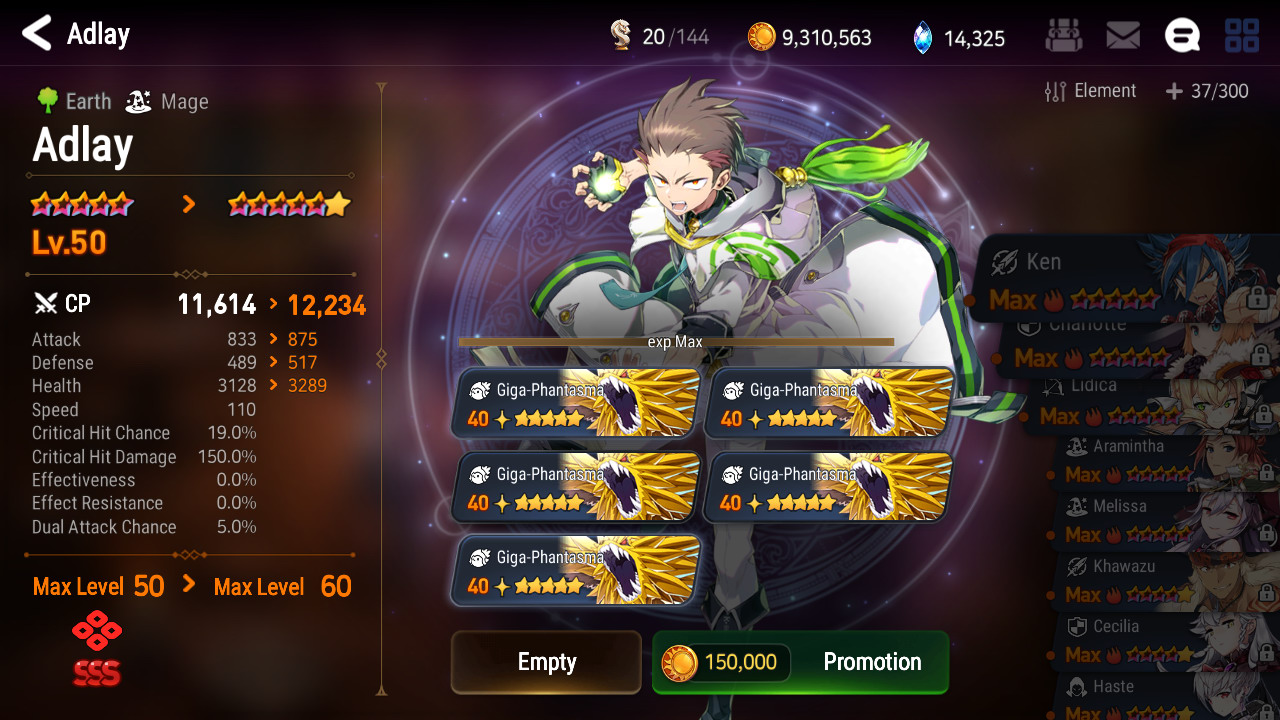This screenshot has width=1280, height=720.
Task: Open the four-square grid menu
Action: point(1242,36)
